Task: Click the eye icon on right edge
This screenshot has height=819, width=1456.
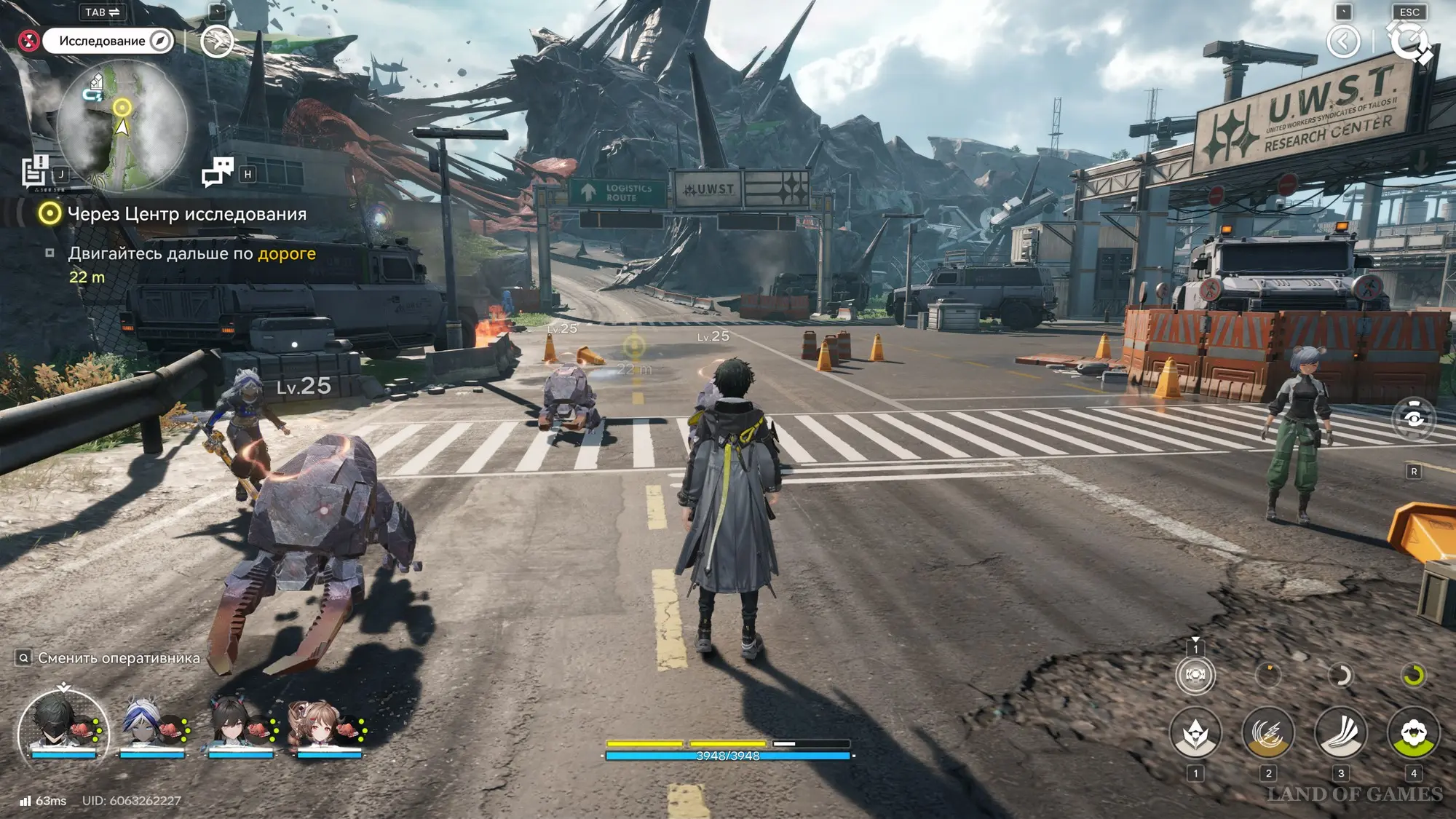Action: 1414,419
